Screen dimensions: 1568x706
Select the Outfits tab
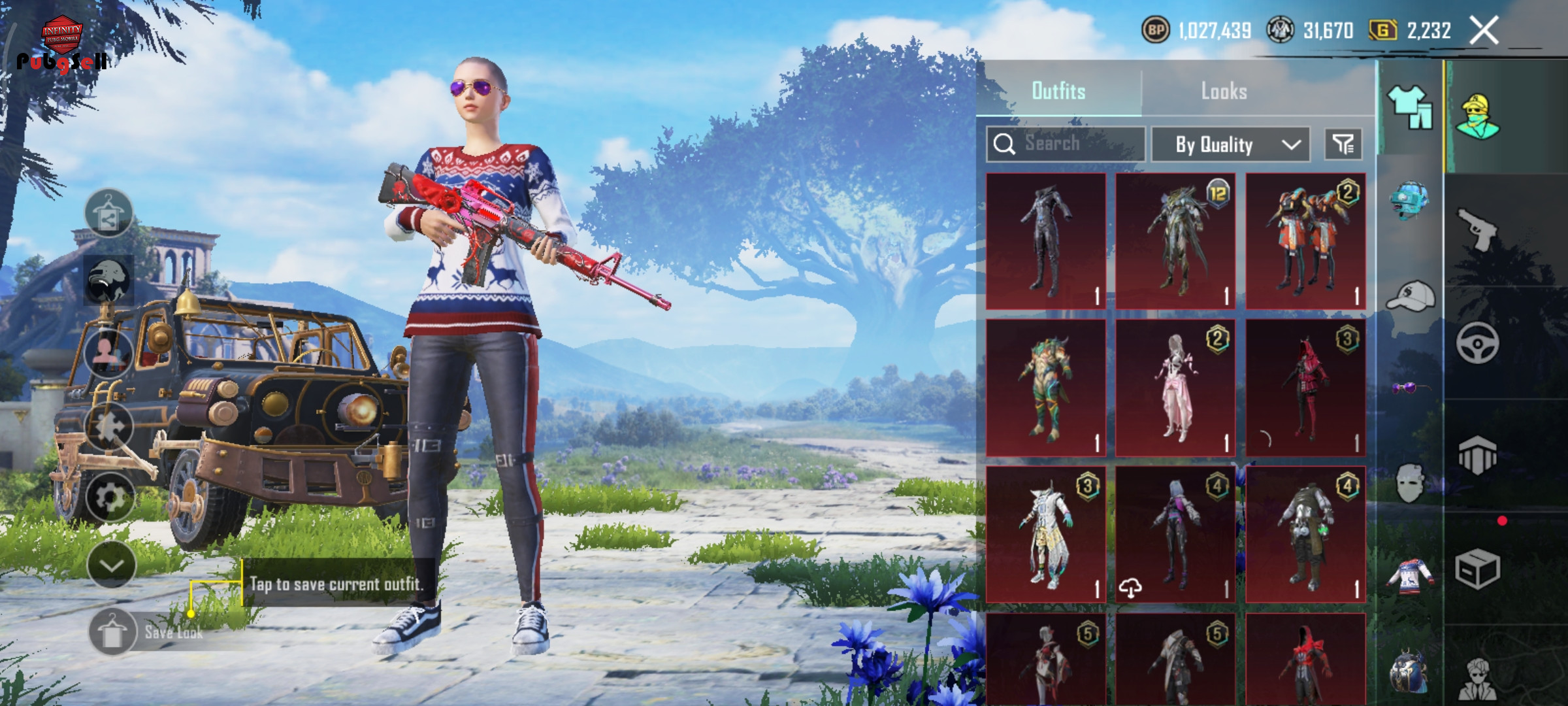point(1058,92)
